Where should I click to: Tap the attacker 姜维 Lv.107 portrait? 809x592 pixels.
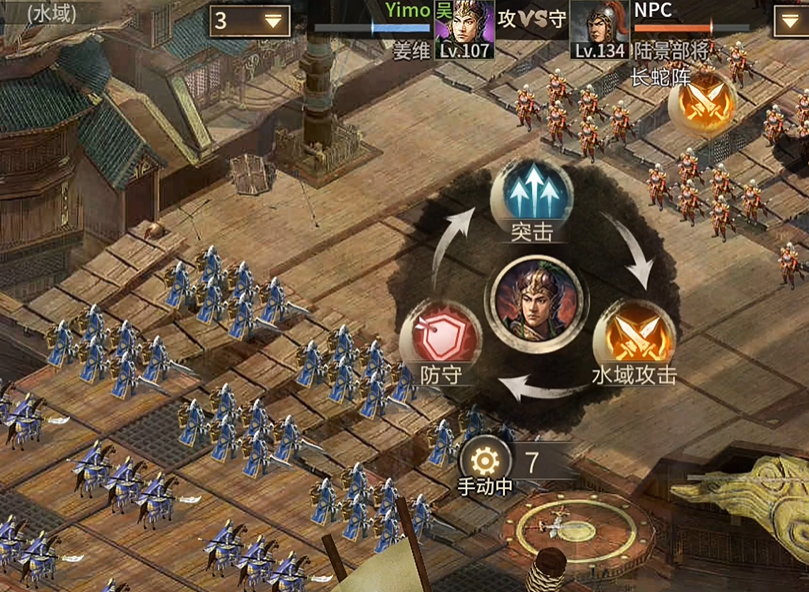click(464, 27)
